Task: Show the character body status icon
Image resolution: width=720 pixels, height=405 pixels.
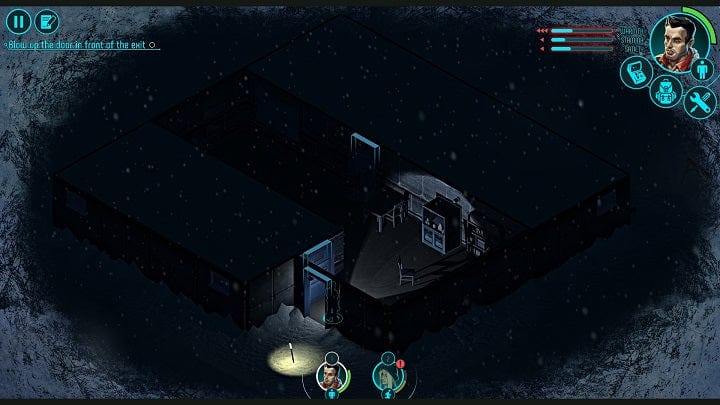Action: tap(703, 69)
